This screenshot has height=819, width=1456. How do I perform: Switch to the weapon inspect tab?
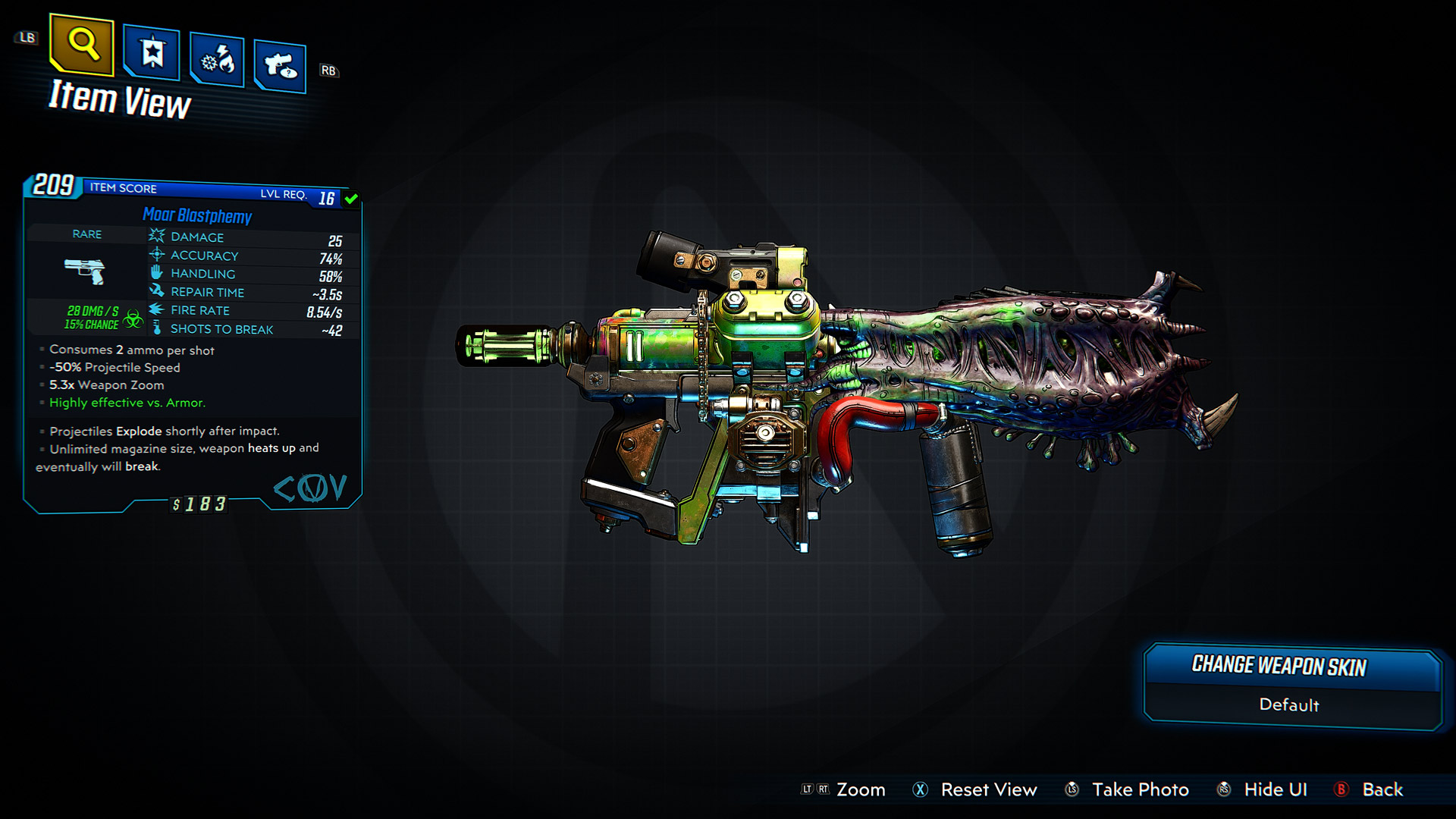pos(280,67)
